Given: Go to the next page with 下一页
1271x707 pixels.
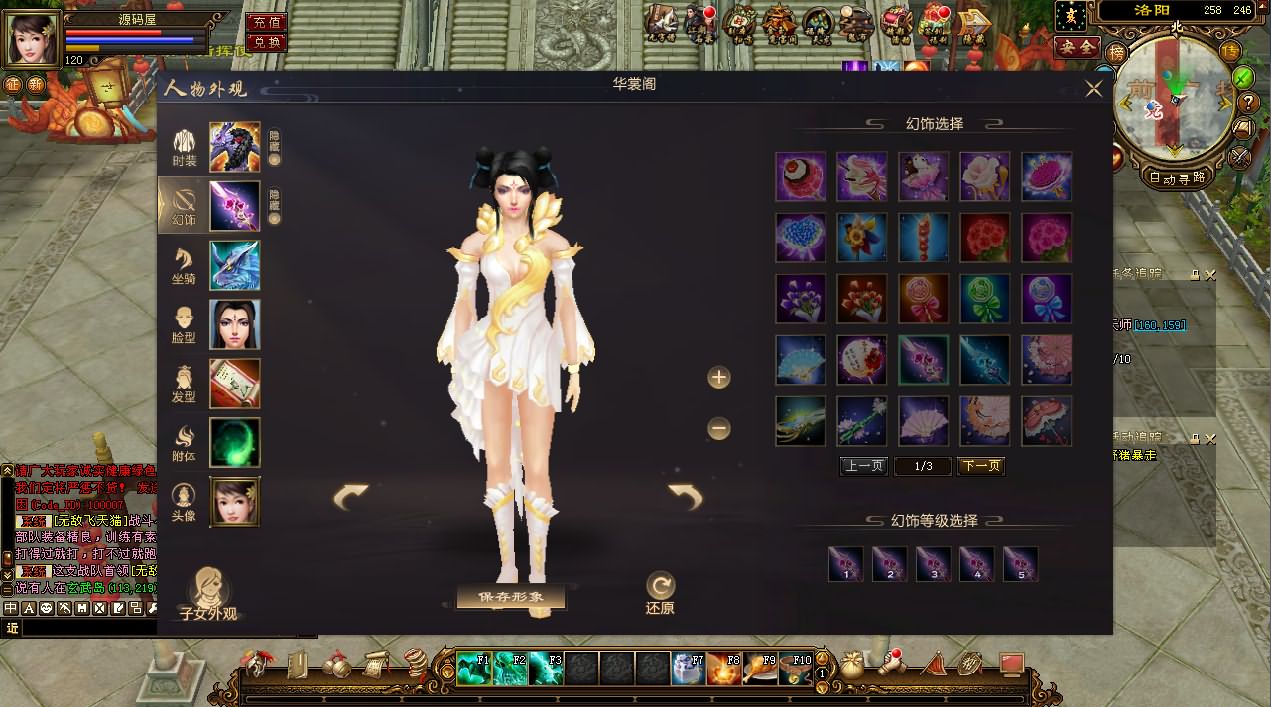Looking at the screenshot, I should (x=980, y=466).
